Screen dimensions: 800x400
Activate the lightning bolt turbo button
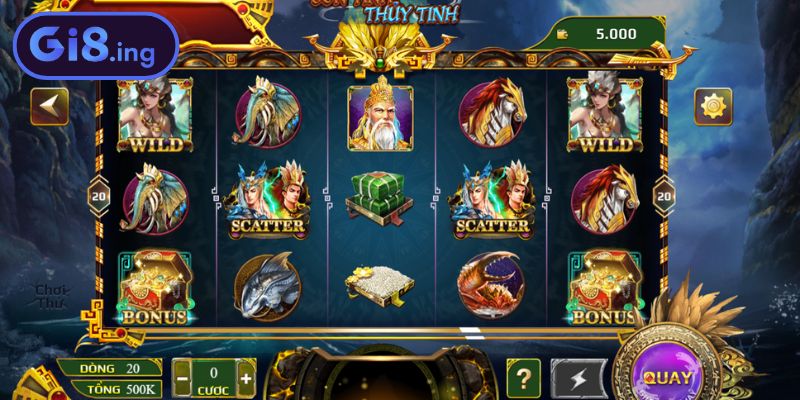[579, 377]
